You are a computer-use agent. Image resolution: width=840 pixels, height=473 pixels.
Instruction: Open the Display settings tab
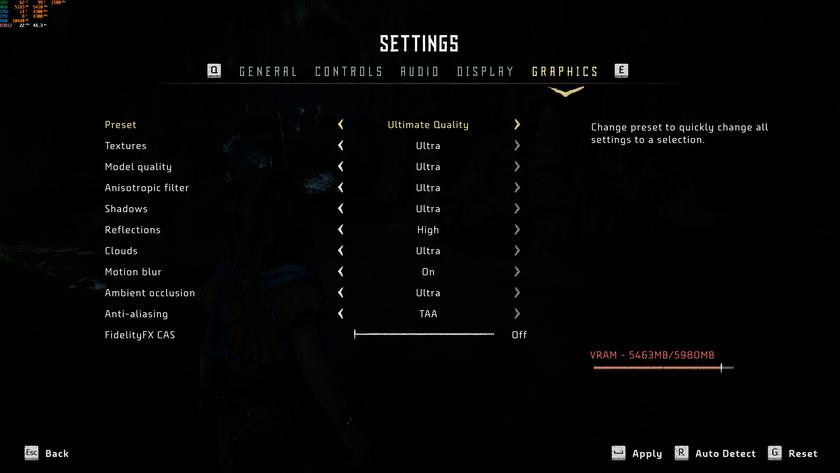coord(485,71)
